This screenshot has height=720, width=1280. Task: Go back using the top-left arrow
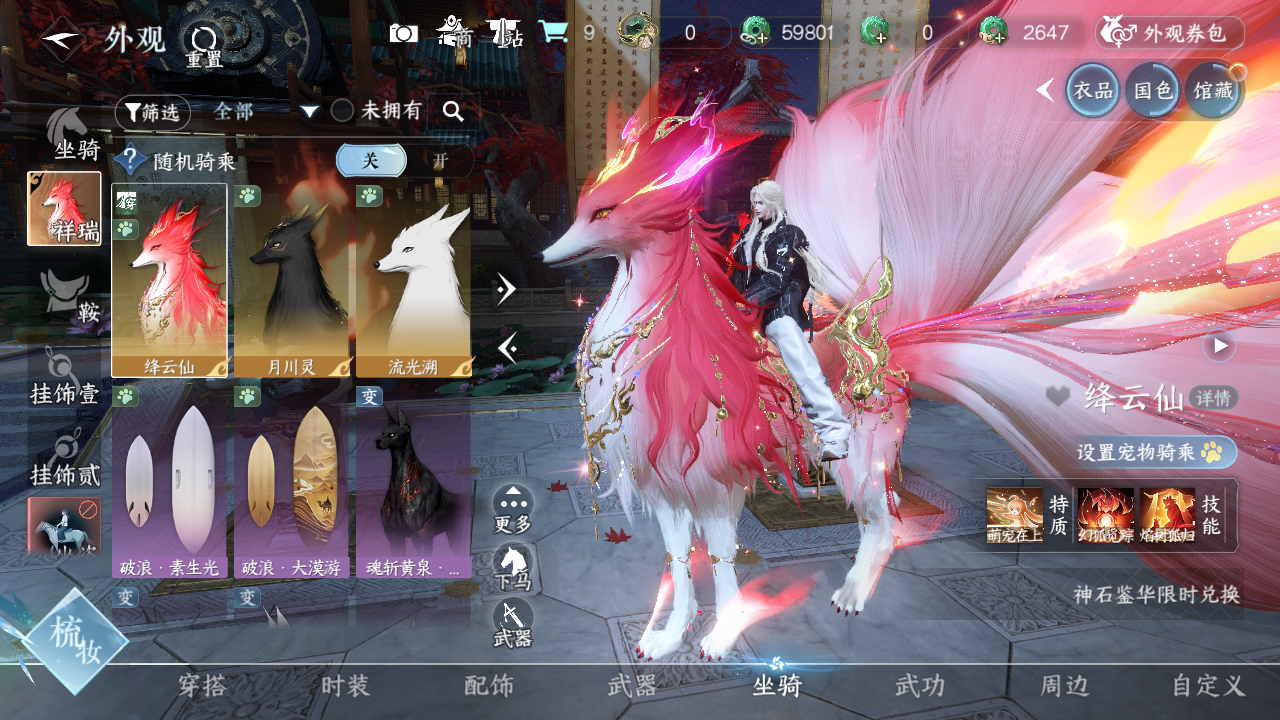pyautogui.click(x=61, y=39)
